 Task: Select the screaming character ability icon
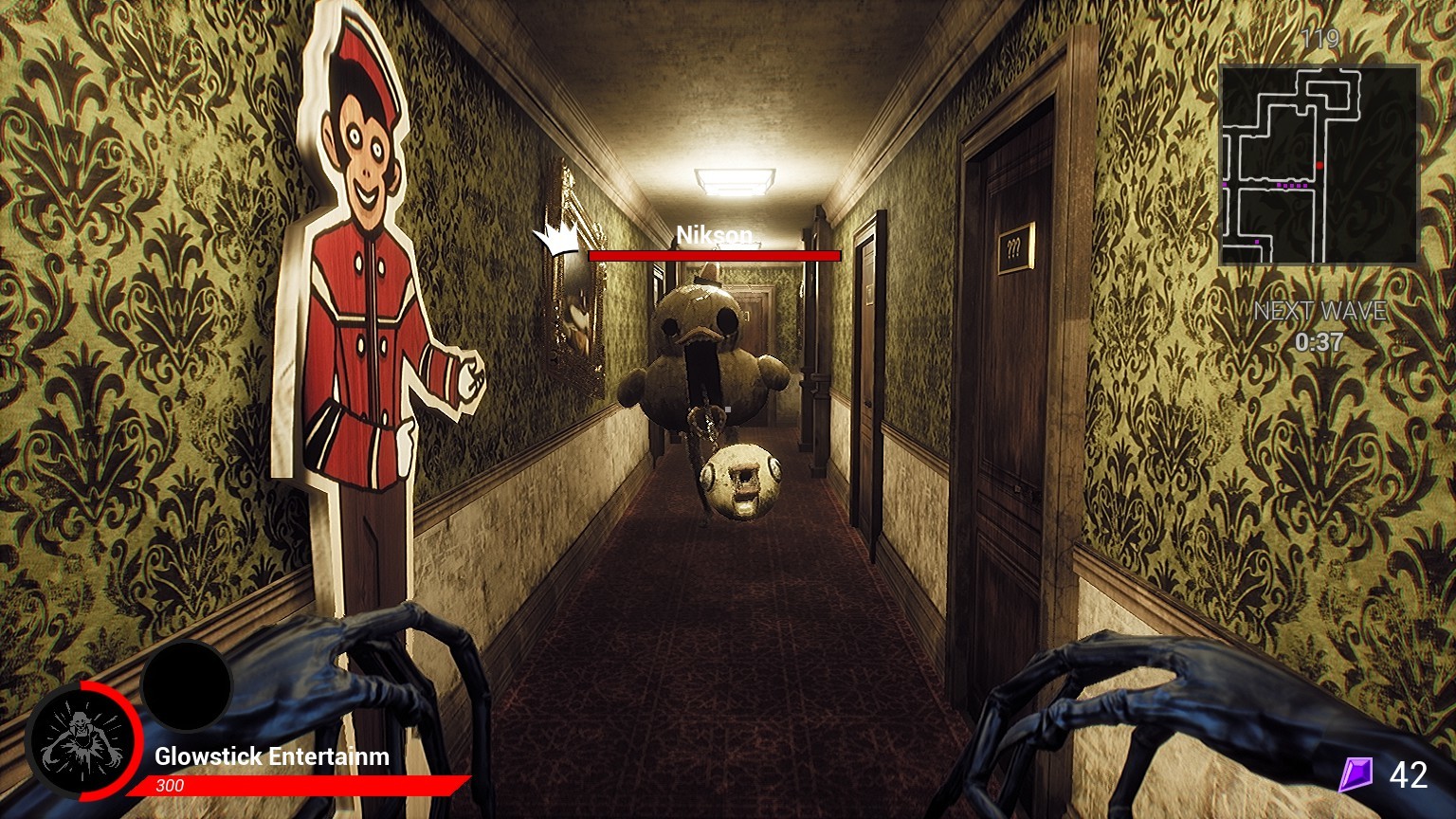pyautogui.click(x=82, y=742)
